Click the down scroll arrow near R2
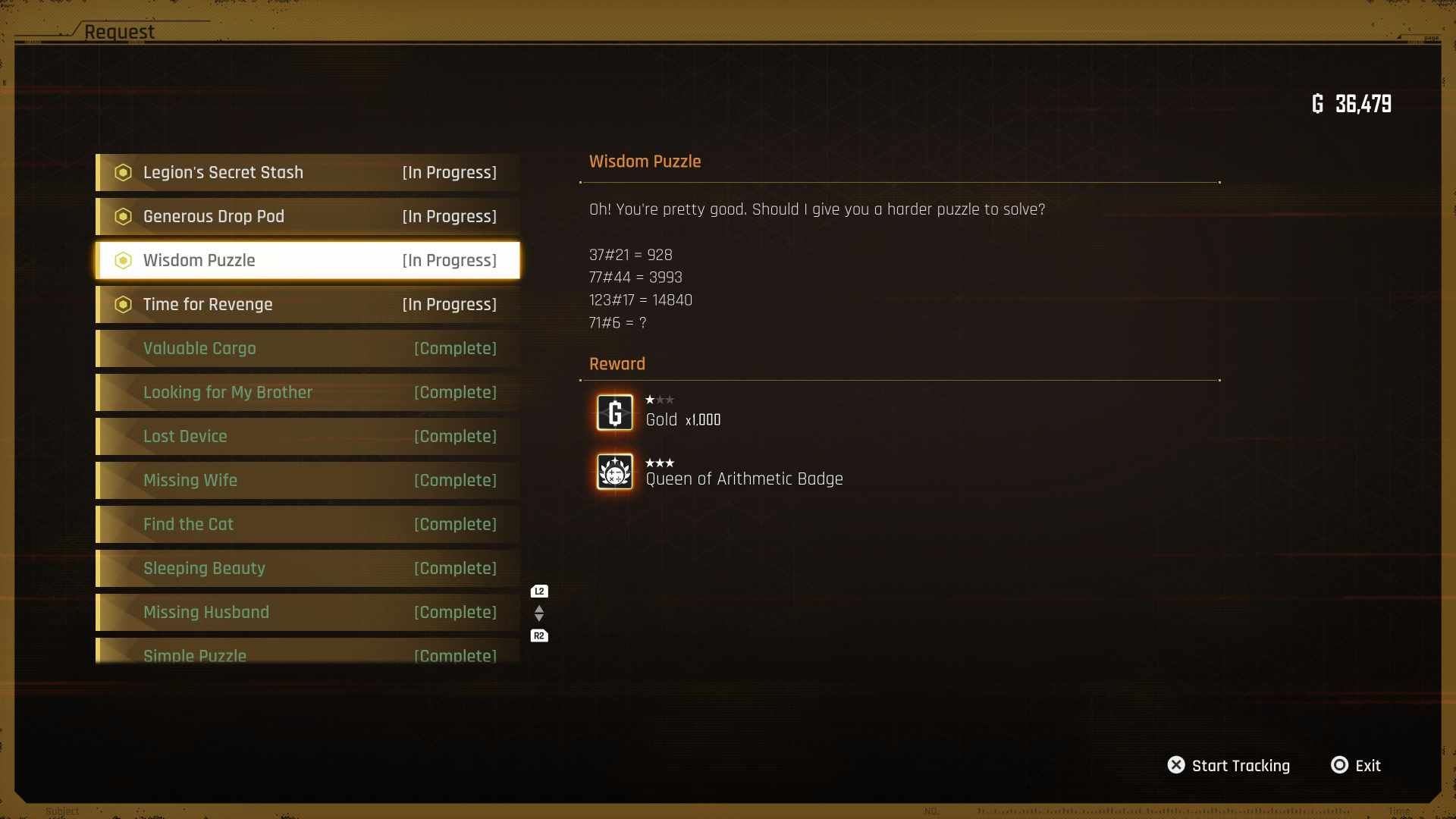This screenshot has width=1456, height=819. point(539,619)
